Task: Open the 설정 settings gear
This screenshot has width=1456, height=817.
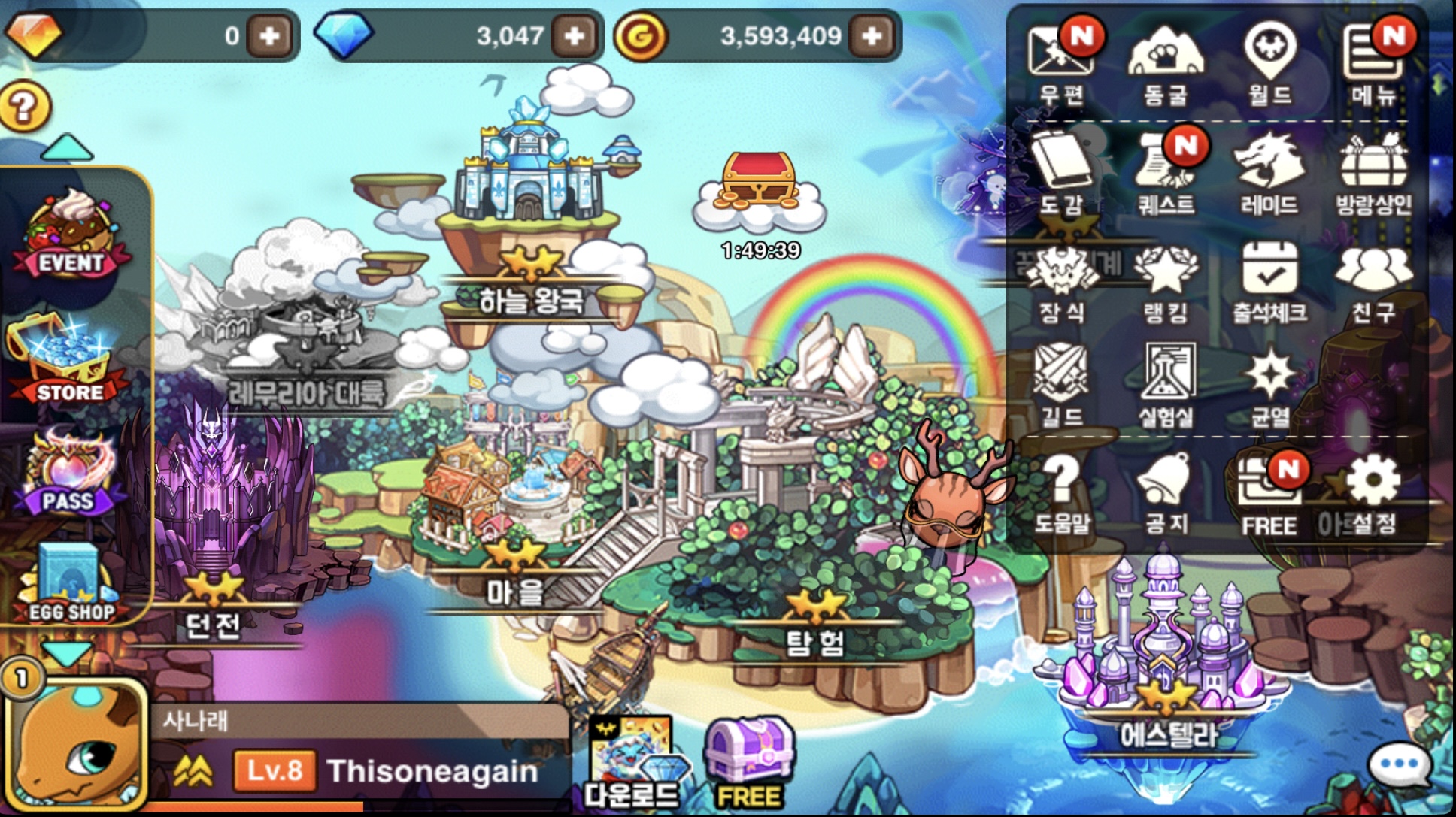Action: [x=1373, y=490]
